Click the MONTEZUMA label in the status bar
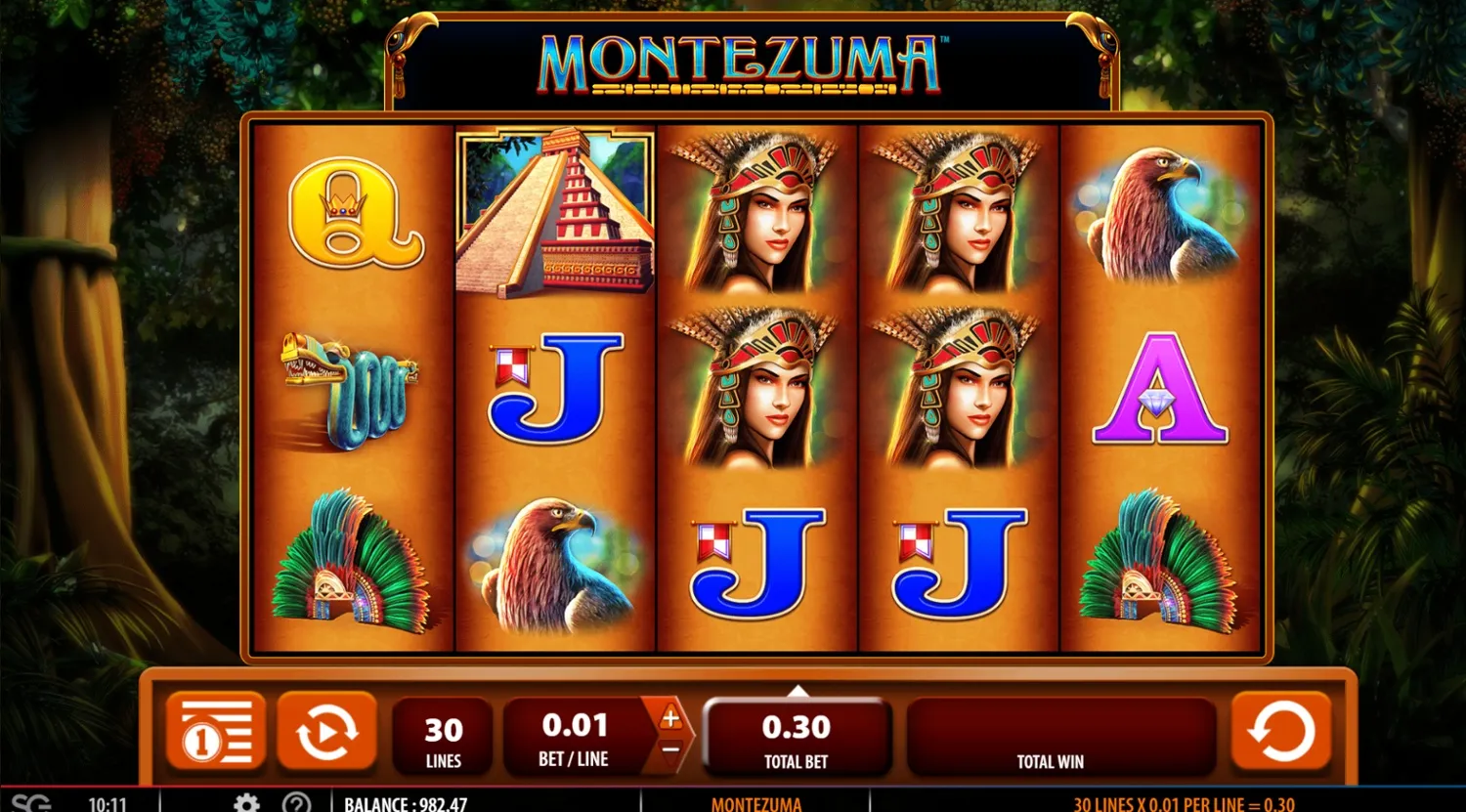The image size is (1466, 812). [757, 803]
